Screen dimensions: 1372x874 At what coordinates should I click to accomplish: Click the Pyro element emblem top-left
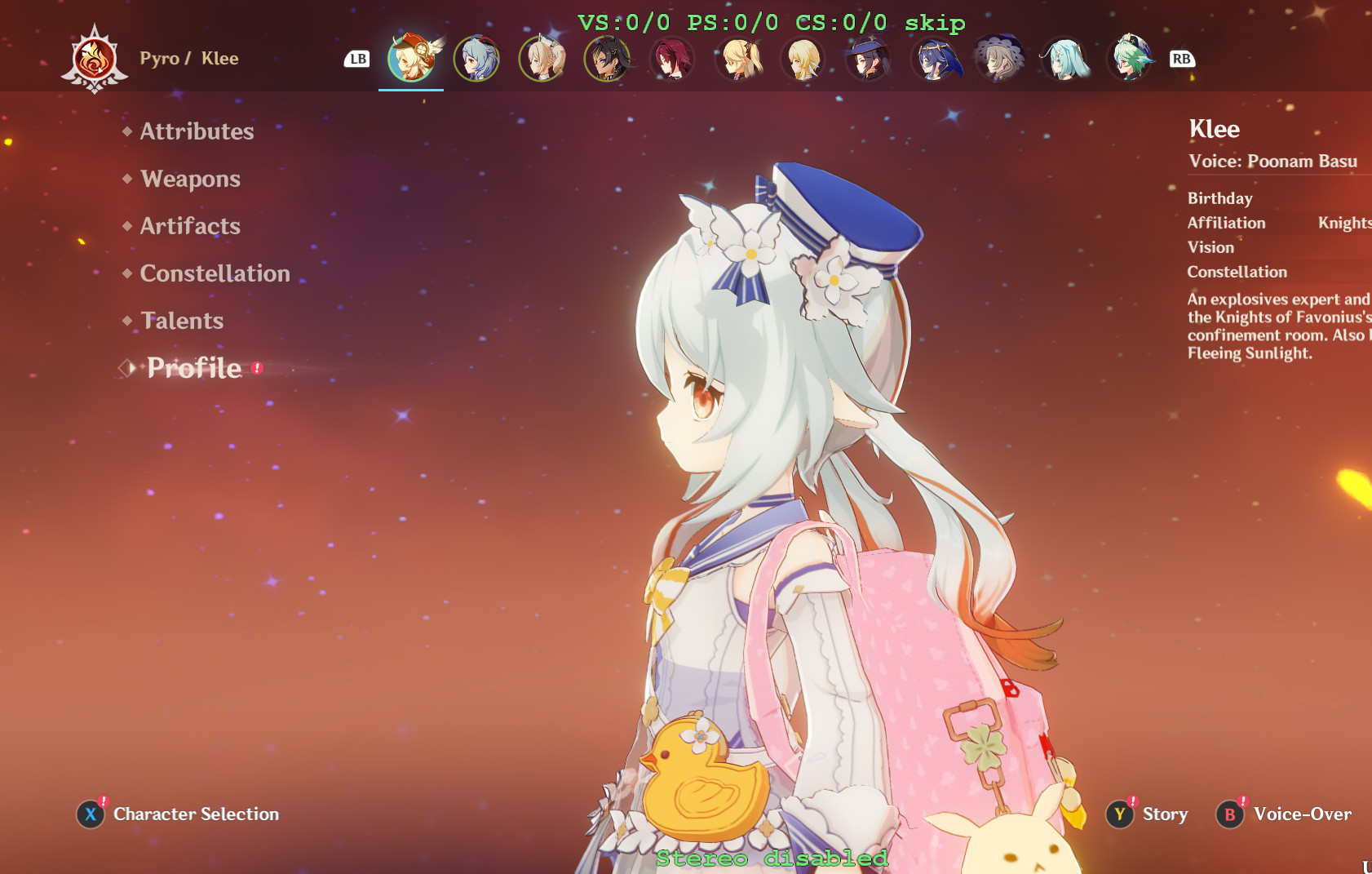point(95,58)
